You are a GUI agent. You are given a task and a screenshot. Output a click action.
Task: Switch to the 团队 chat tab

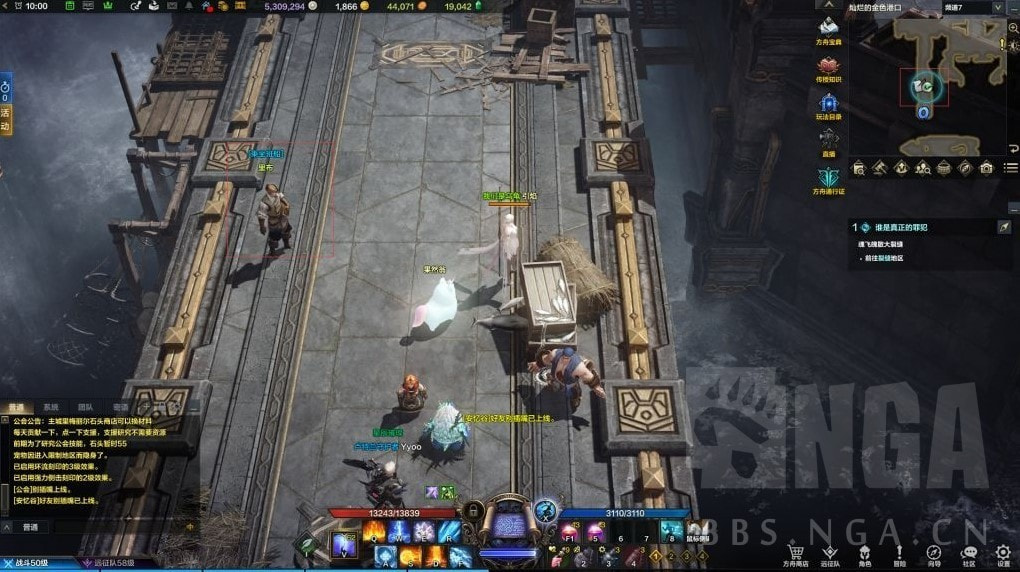point(85,408)
